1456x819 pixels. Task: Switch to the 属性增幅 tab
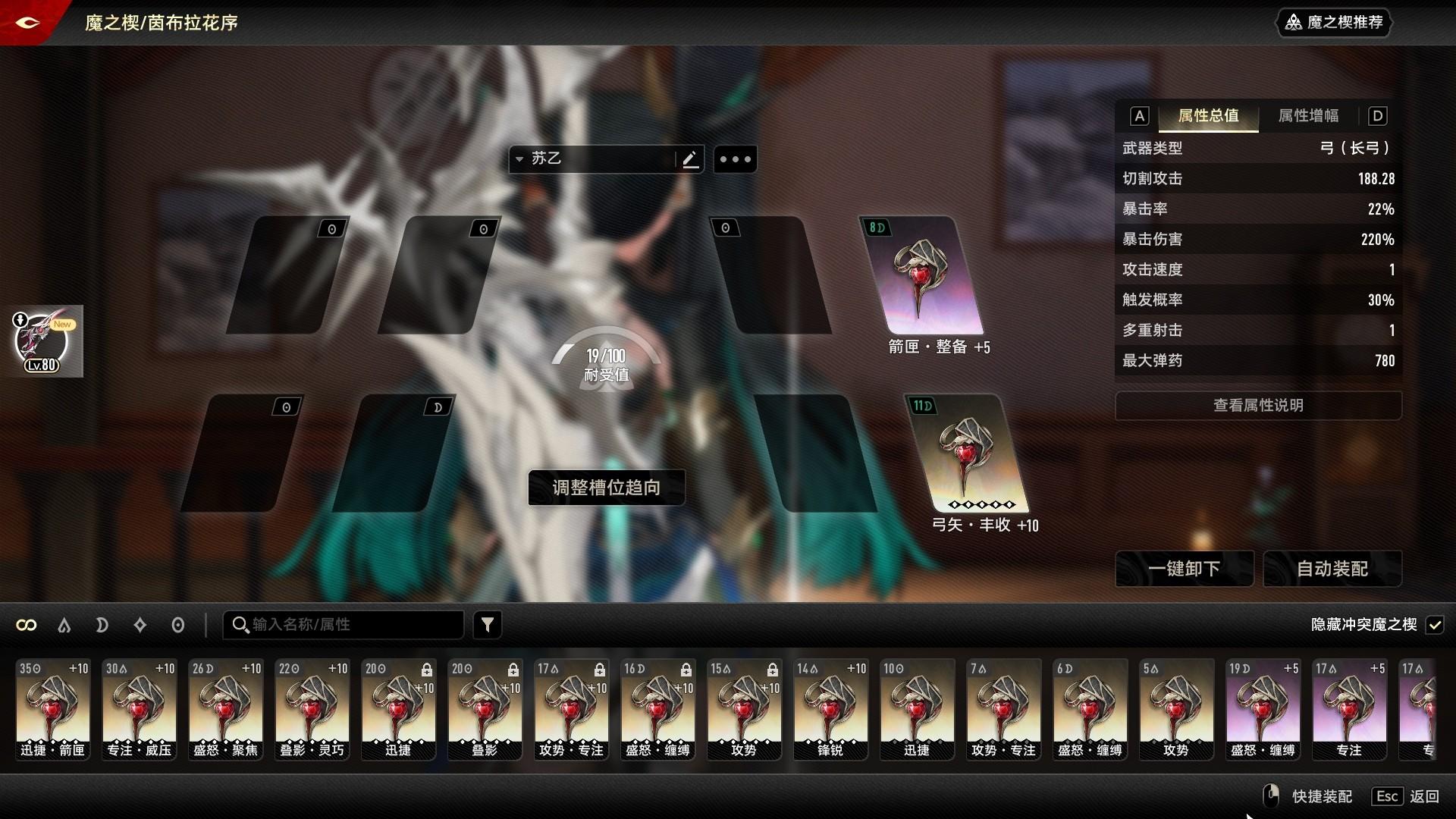[1308, 116]
